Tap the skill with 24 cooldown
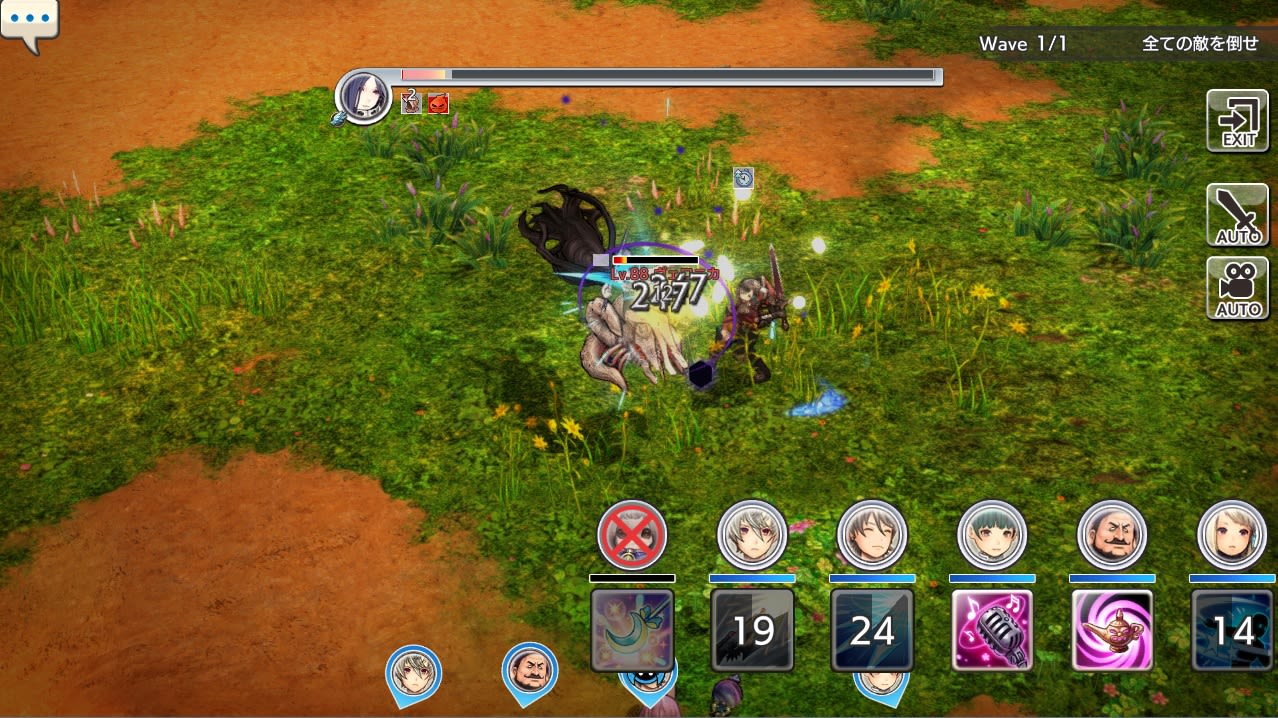The image size is (1278, 718). [x=872, y=630]
